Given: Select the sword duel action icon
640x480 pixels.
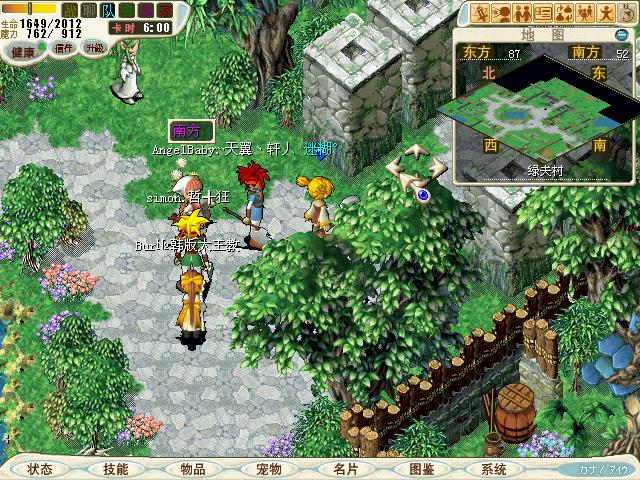Looking at the screenshot, I should pos(481,13).
